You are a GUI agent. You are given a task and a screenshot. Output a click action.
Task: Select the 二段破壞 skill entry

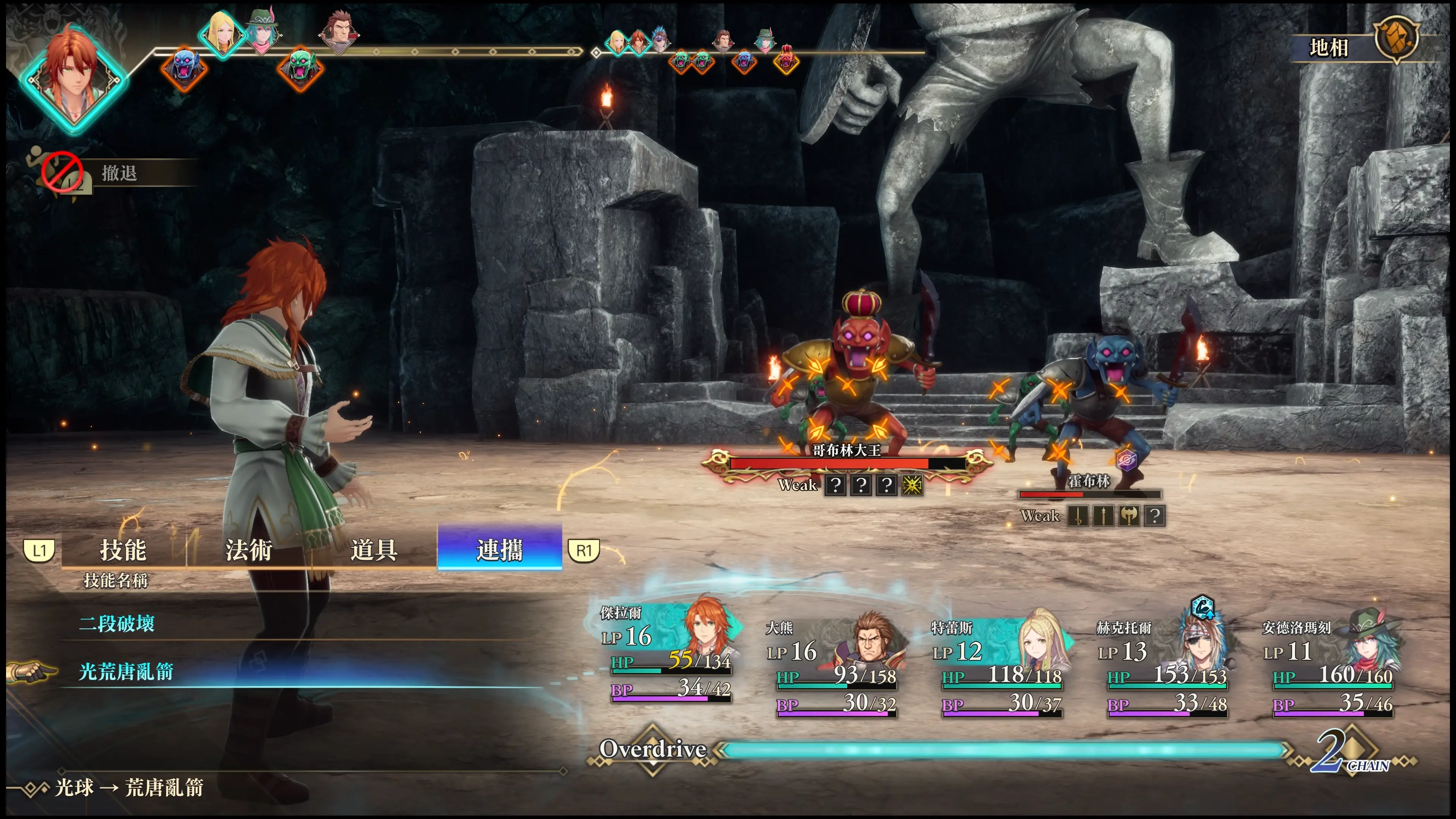pyautogui.click(x=117, y=623)
